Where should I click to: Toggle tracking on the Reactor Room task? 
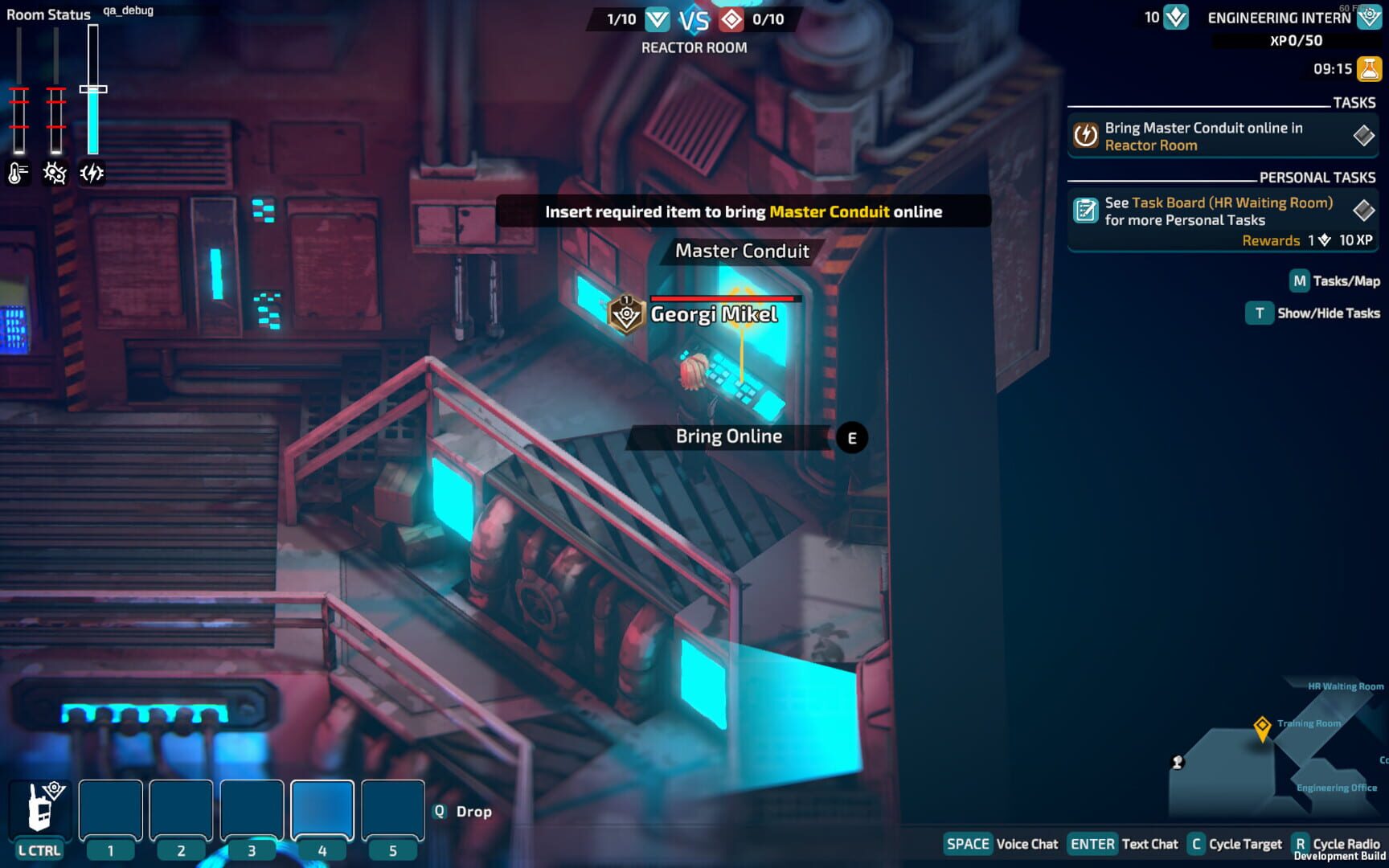[x=1364, y=136]
